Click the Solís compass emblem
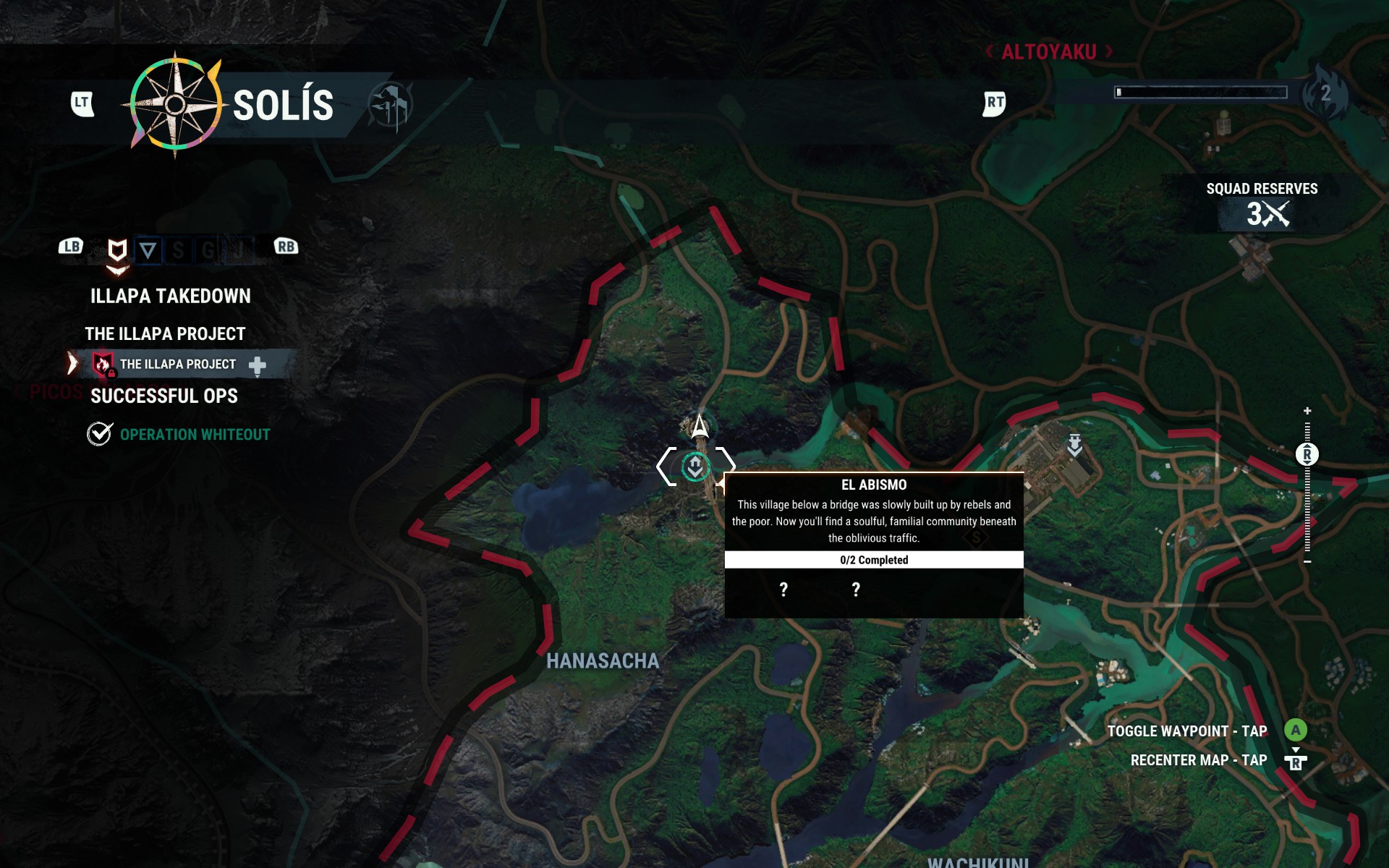Image resolution: width=1389 pixels, height=868 pixels. click(175, 105)
